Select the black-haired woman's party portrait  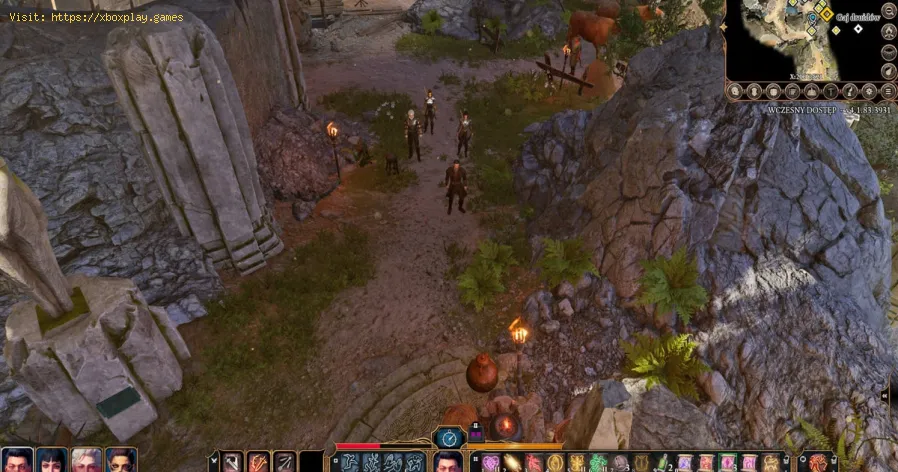coord(52,461)
